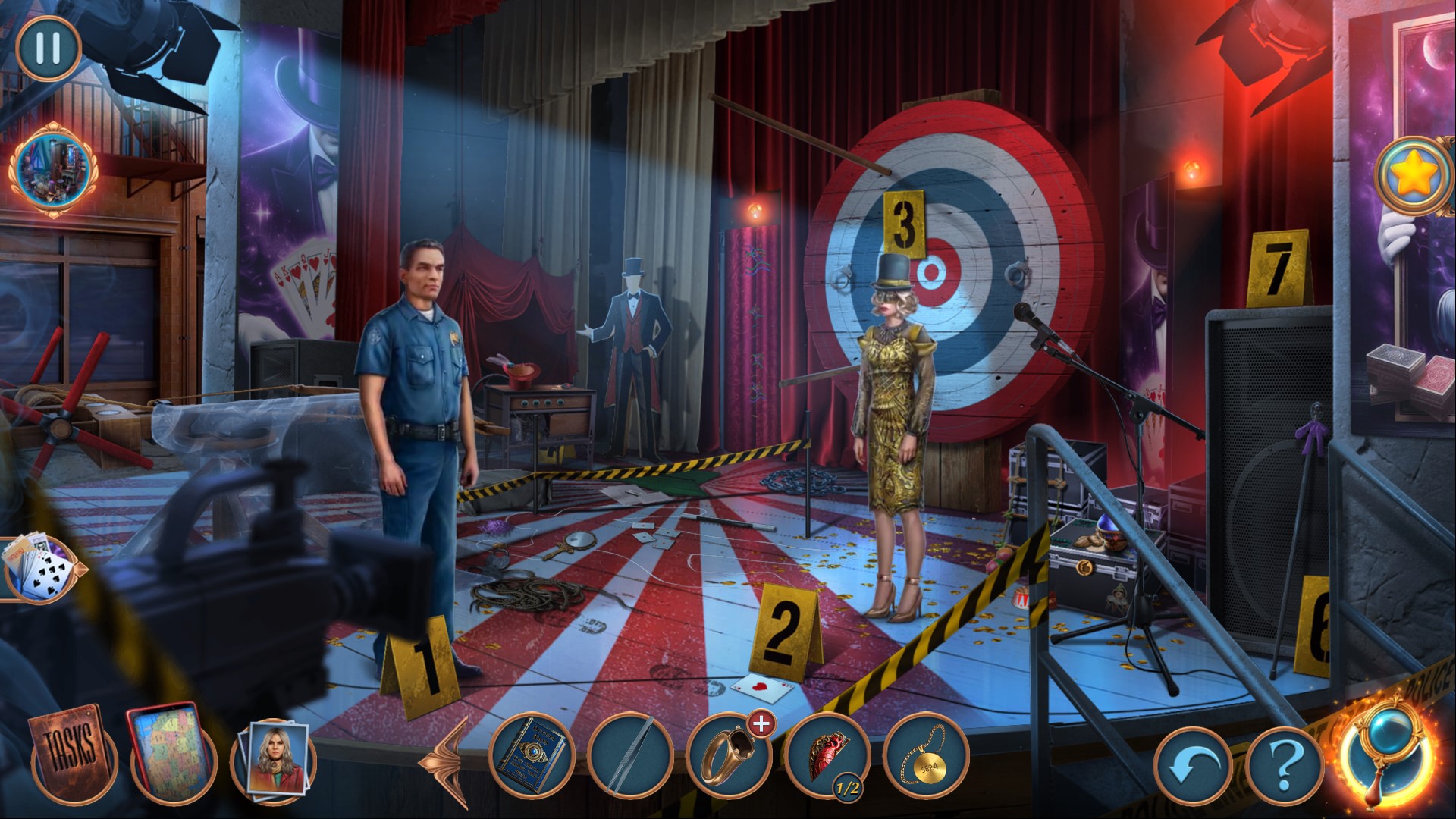Image resolution: width=1456 pixels, height=819 pixels.
Task: Pause the game
Action: pos(48,47)
